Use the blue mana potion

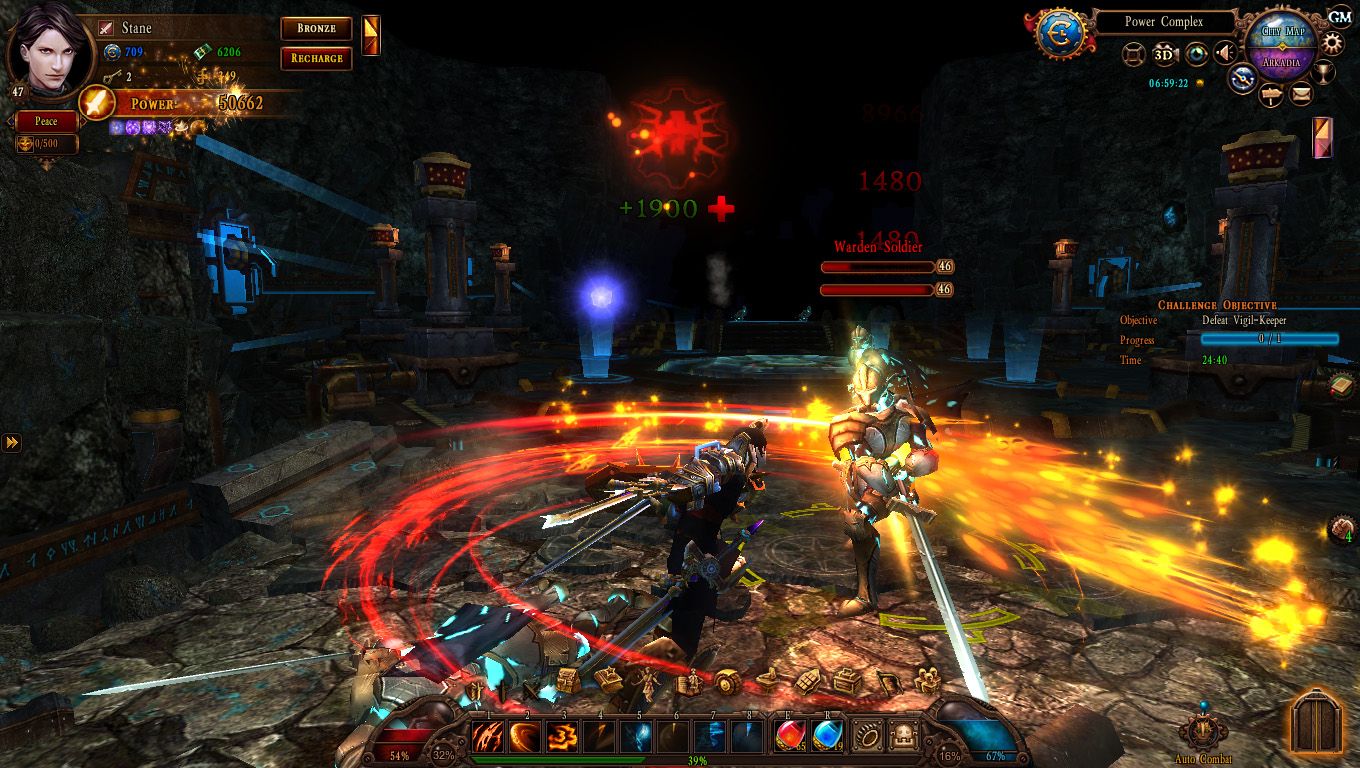(828, 737)
